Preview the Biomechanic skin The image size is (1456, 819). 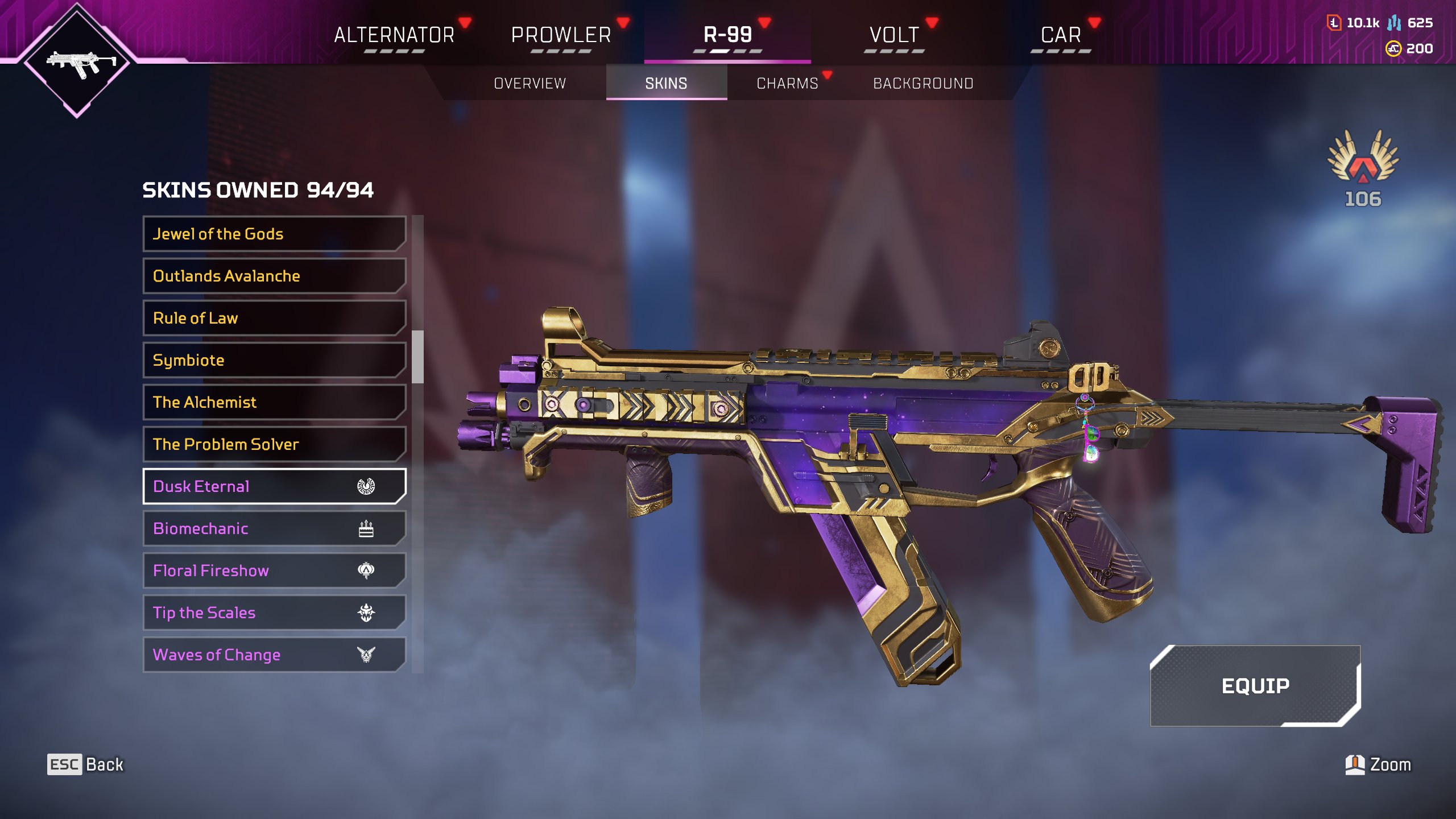point(274,528)
